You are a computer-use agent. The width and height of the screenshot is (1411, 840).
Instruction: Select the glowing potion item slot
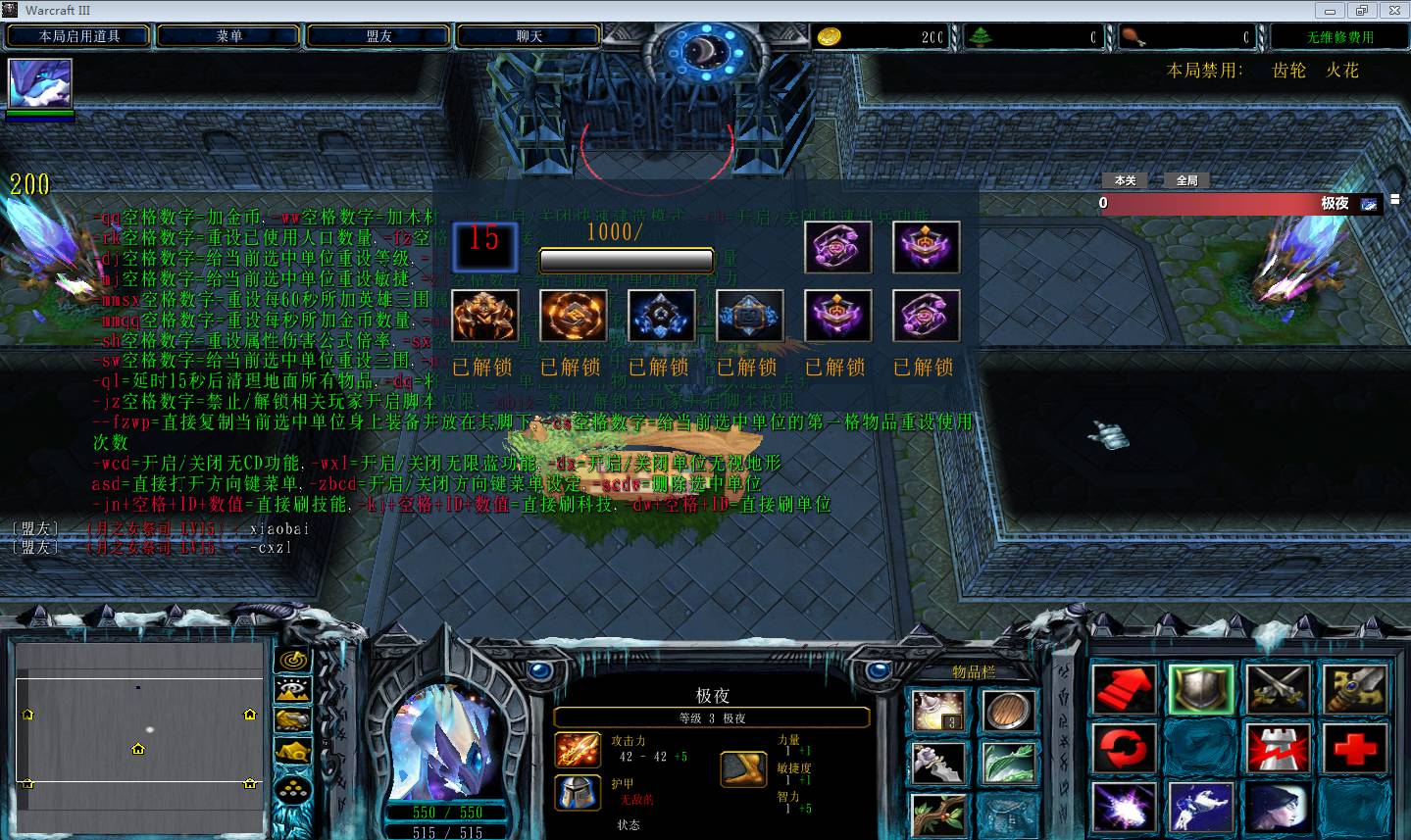[936, 712]
